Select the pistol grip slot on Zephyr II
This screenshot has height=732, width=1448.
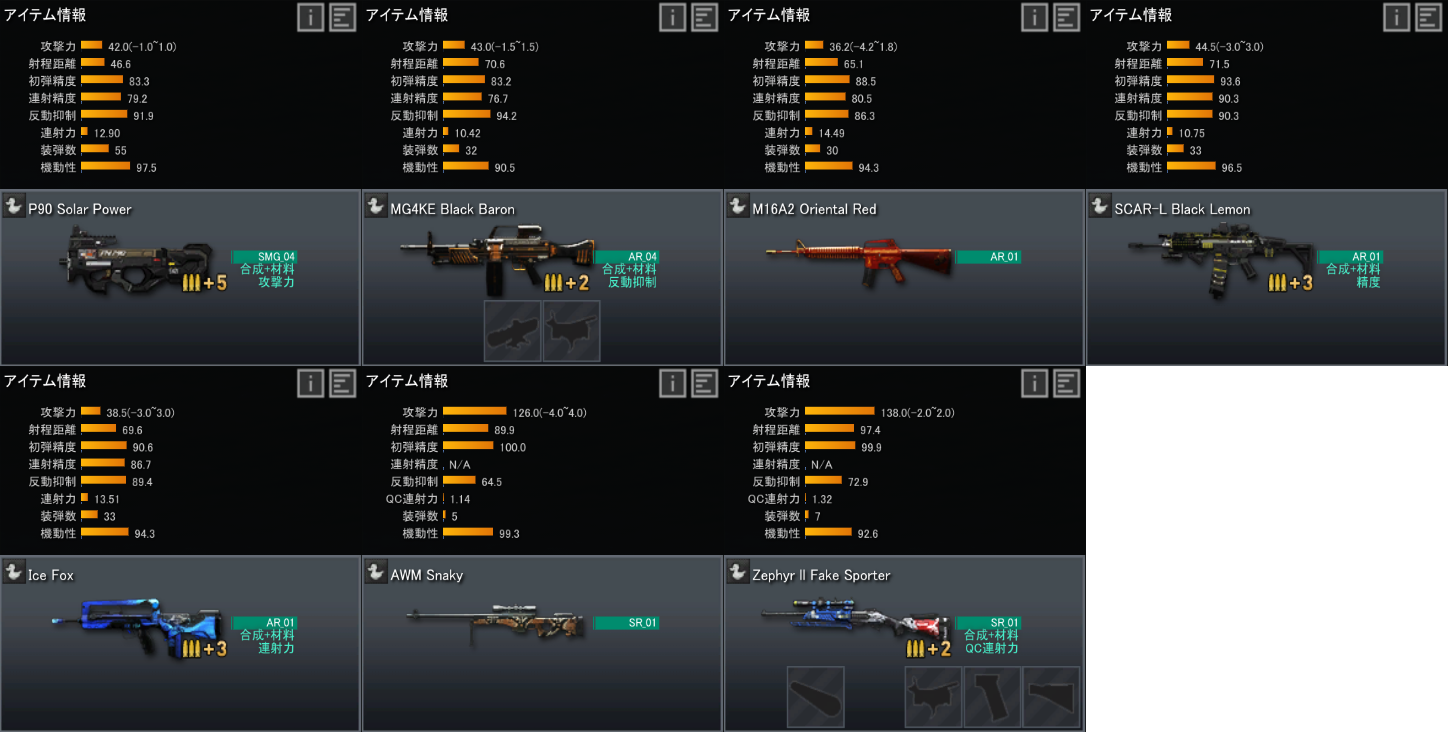(x=993, y=697)
